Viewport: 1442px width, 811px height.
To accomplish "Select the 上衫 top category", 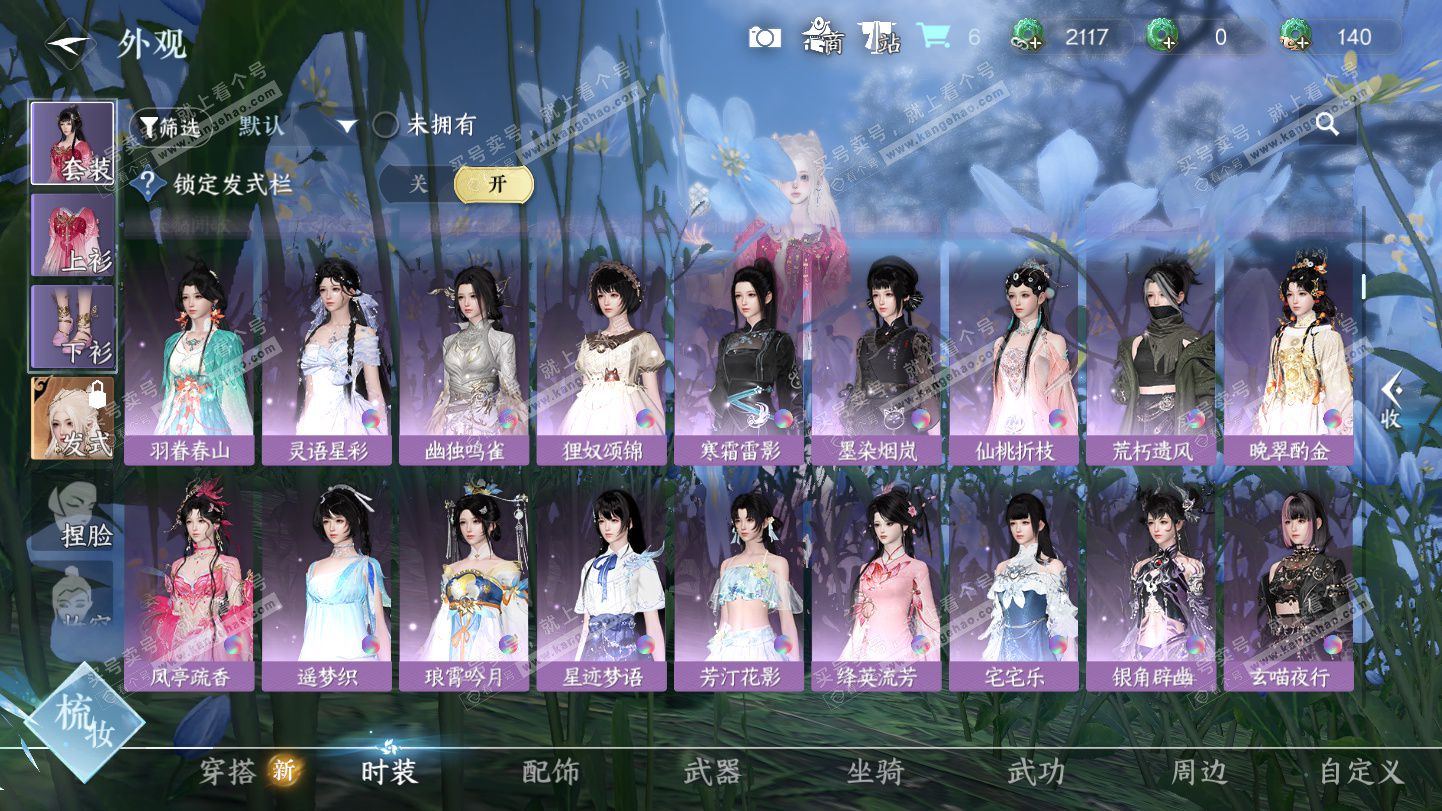I will (73, 235).
